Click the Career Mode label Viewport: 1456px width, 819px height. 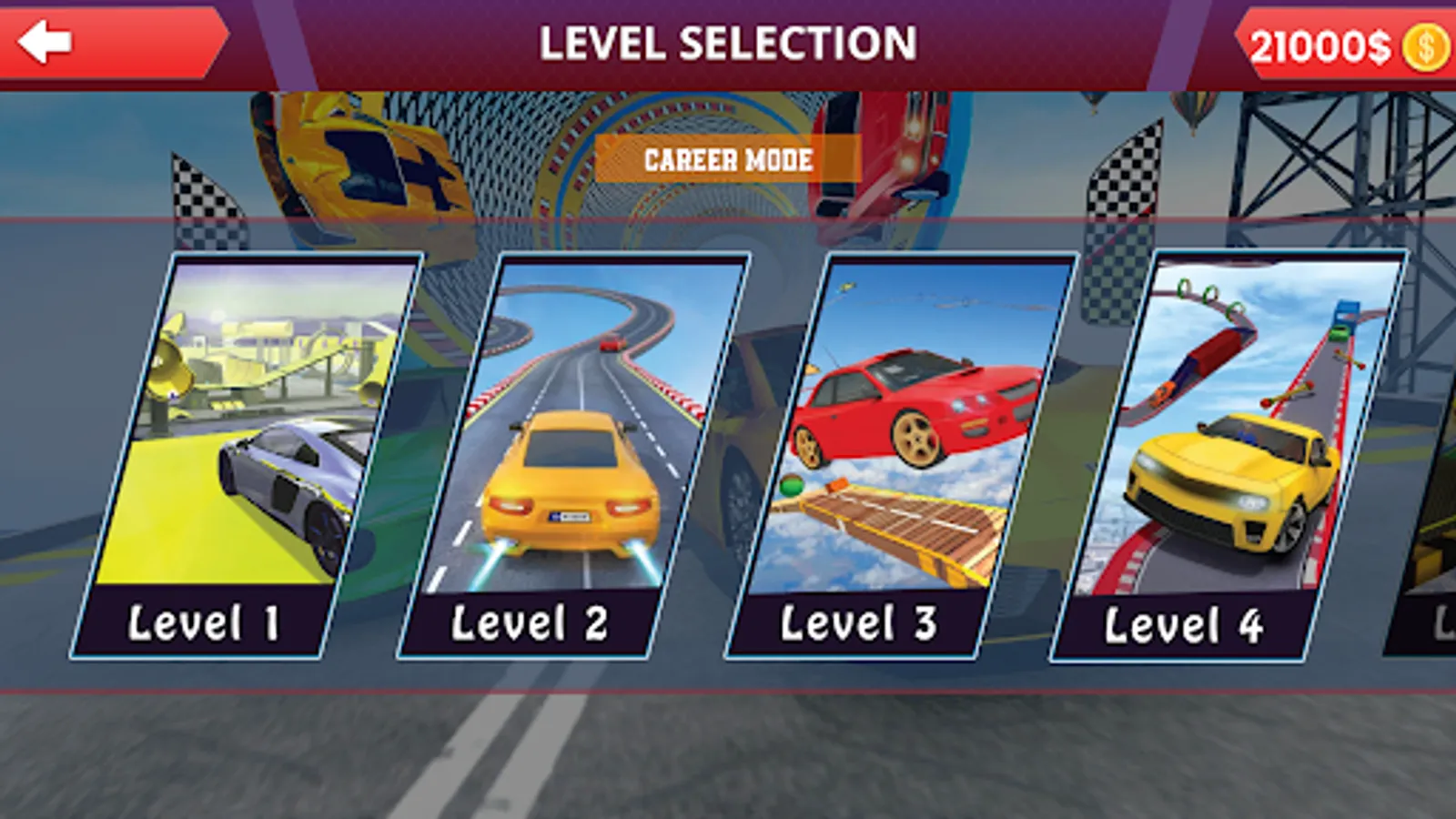click(x=728, y=160)
